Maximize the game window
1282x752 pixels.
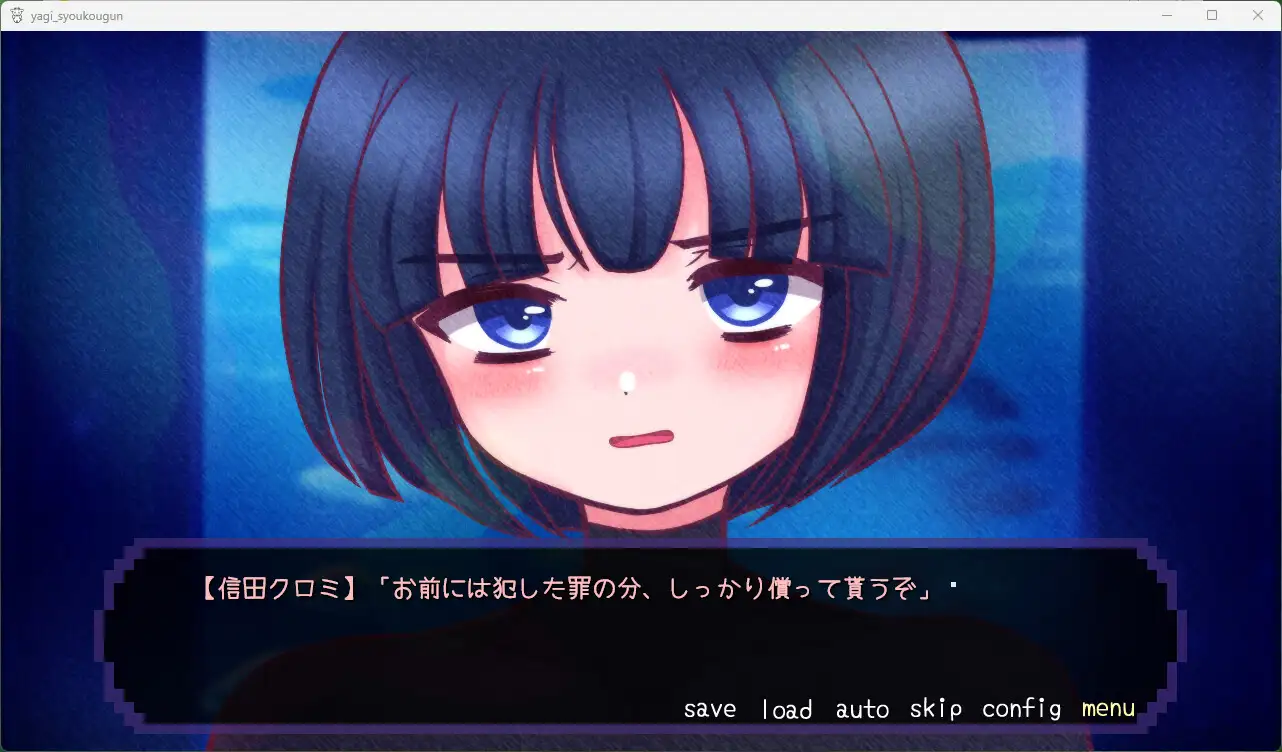click(x=1210, y=15)
